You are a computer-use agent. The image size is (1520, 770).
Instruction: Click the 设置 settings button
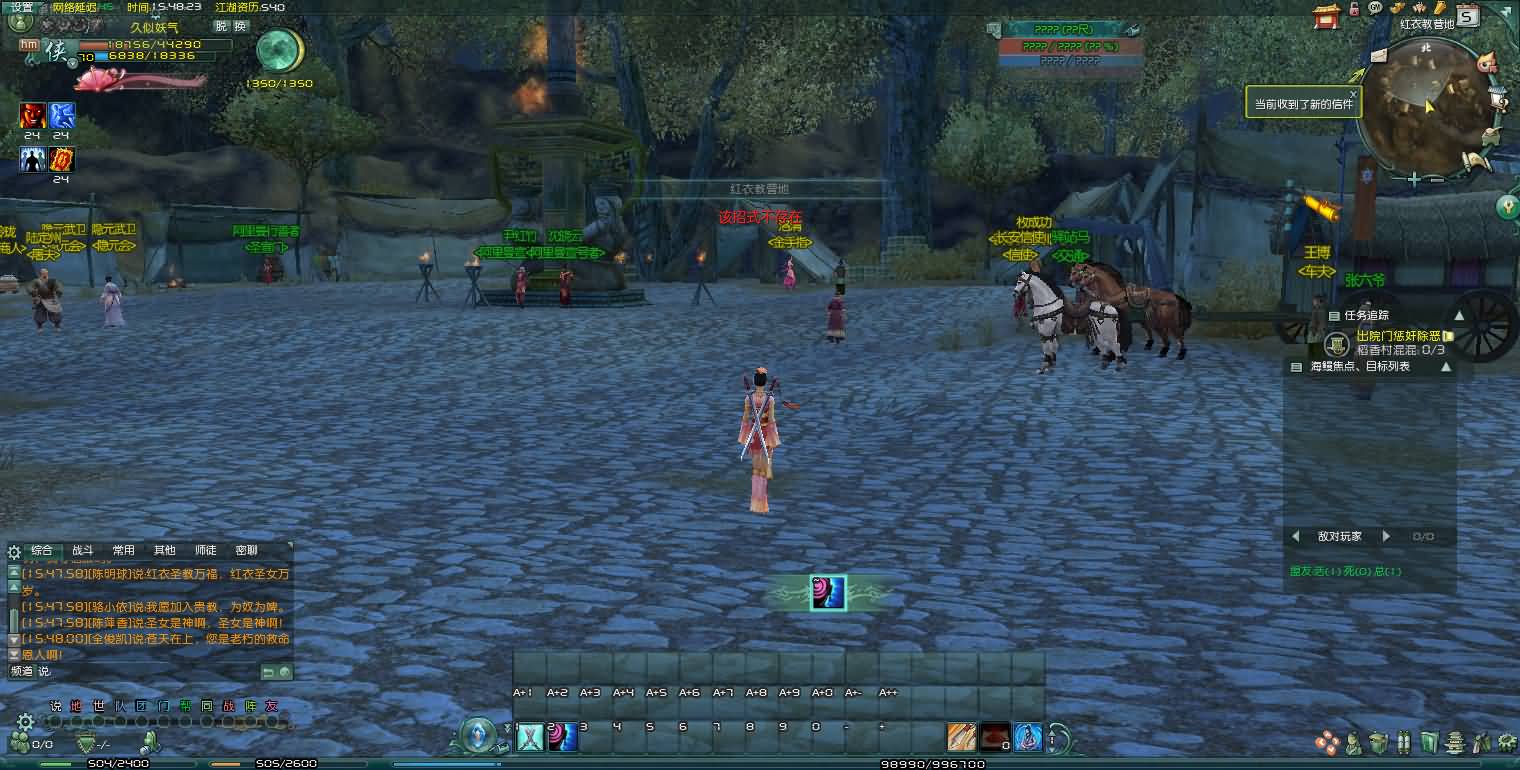pos(21,7)
